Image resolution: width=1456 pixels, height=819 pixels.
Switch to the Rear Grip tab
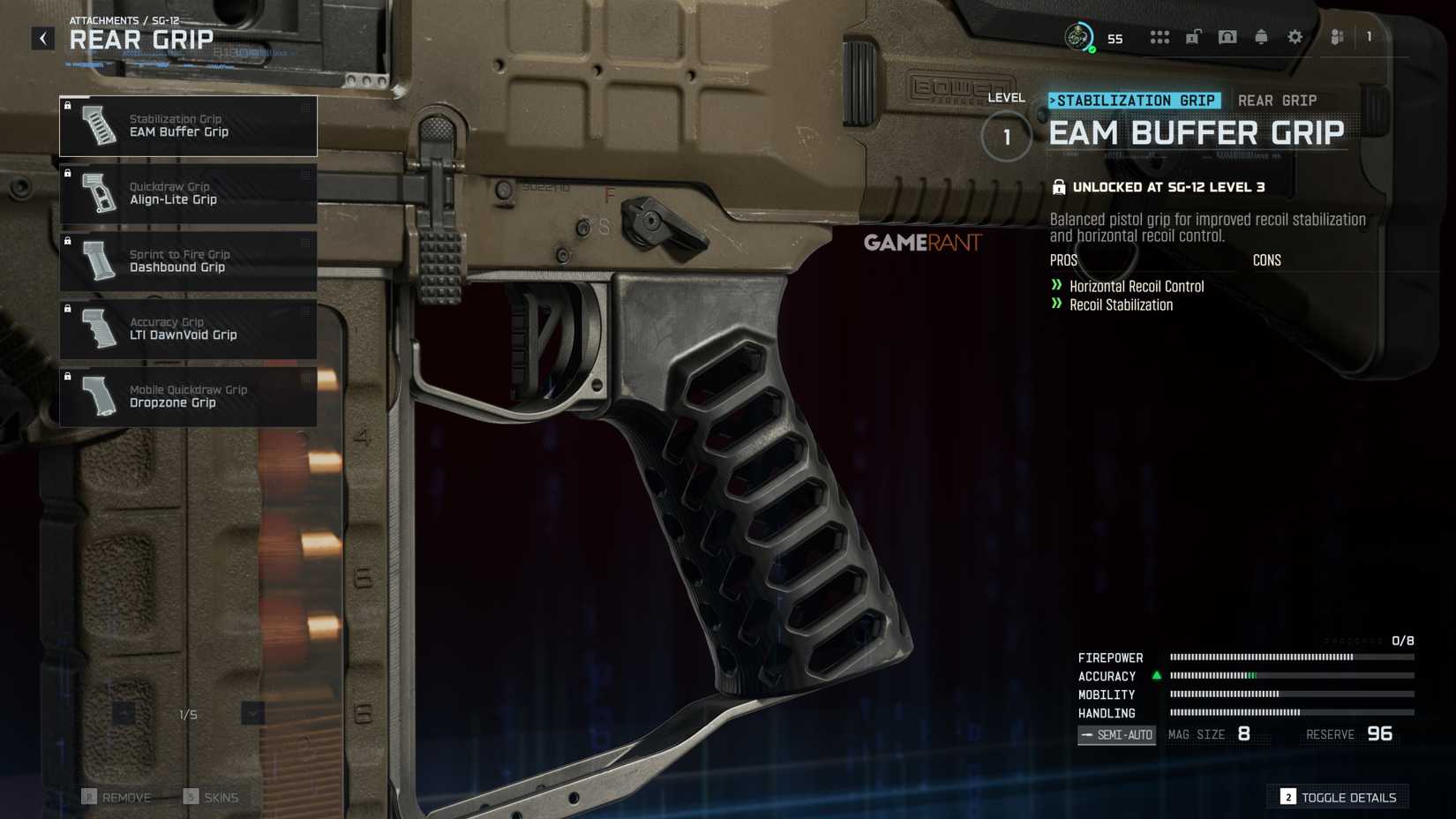click(x=1277, y=100)
